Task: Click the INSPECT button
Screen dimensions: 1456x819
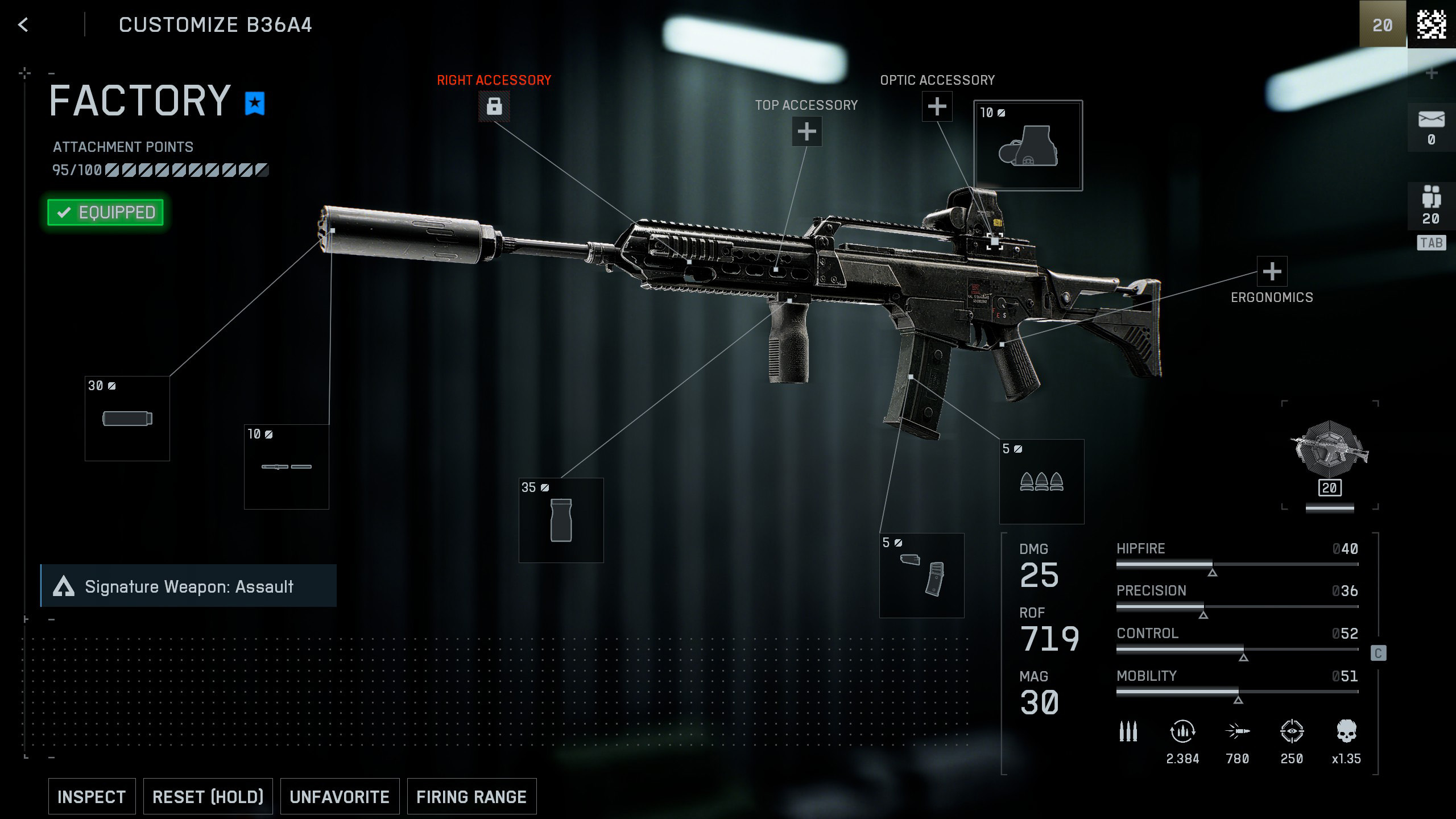Action: point(92,796)
